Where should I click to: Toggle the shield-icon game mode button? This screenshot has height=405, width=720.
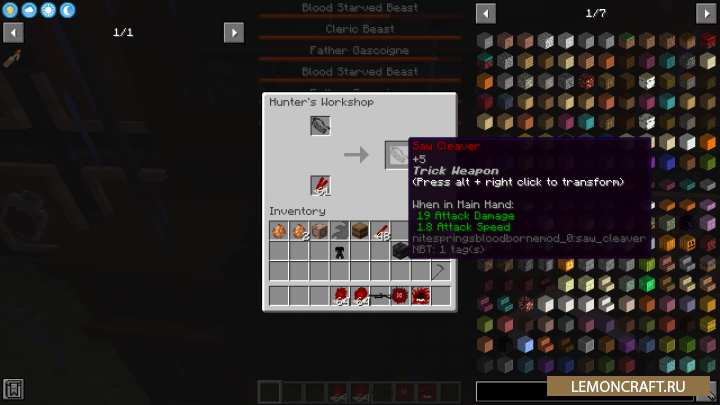[x=11, y=10]
